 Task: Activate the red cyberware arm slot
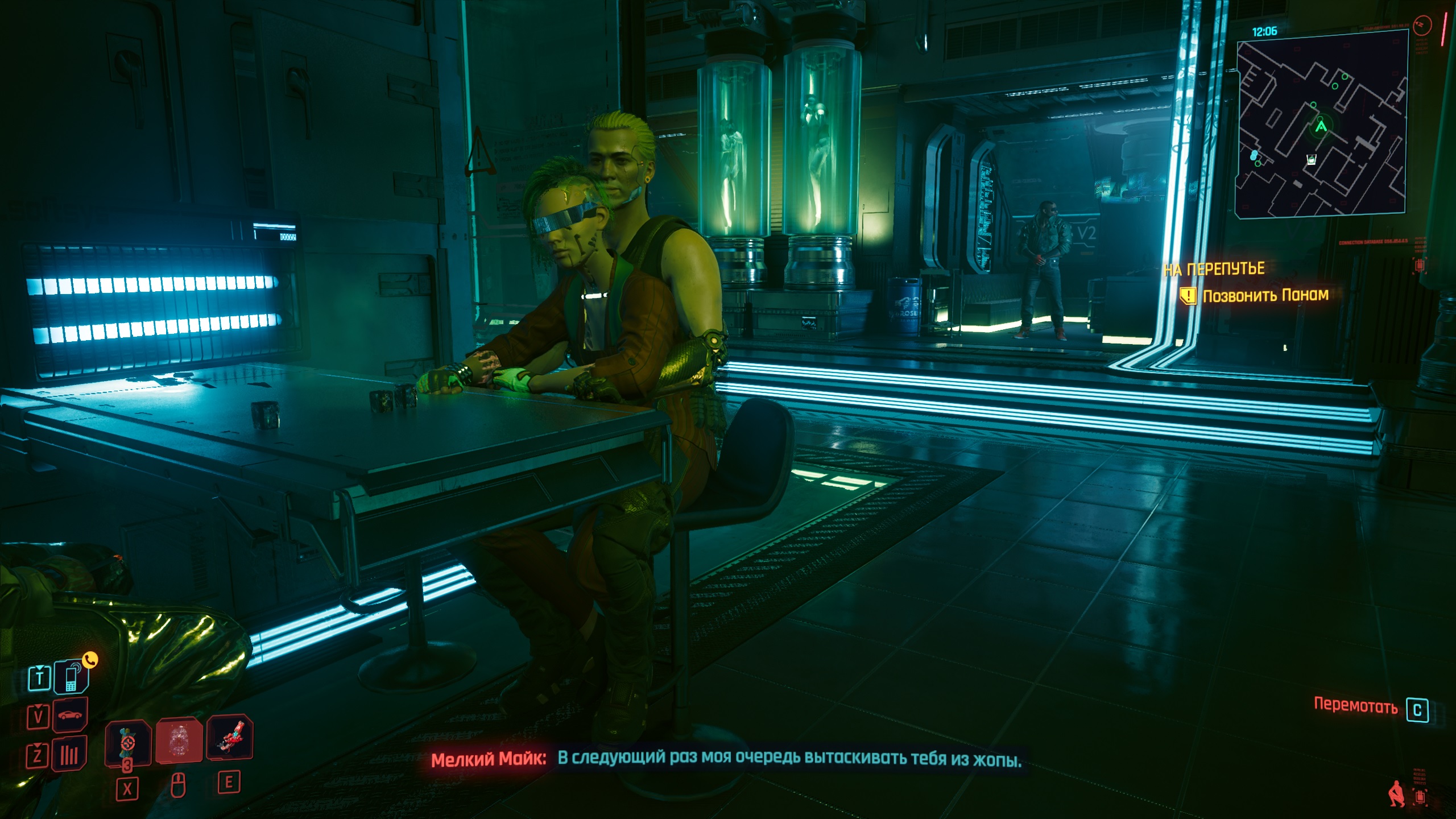pyautogui.click(x=230, y=738)
